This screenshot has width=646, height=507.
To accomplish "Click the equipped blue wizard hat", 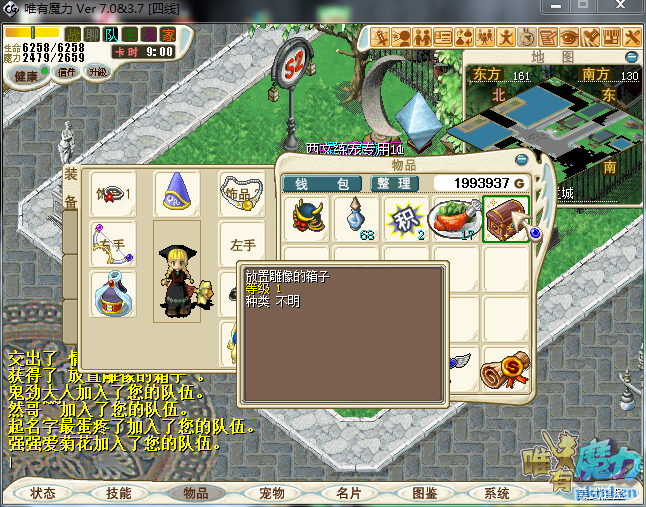I will [x=176, y=191].
